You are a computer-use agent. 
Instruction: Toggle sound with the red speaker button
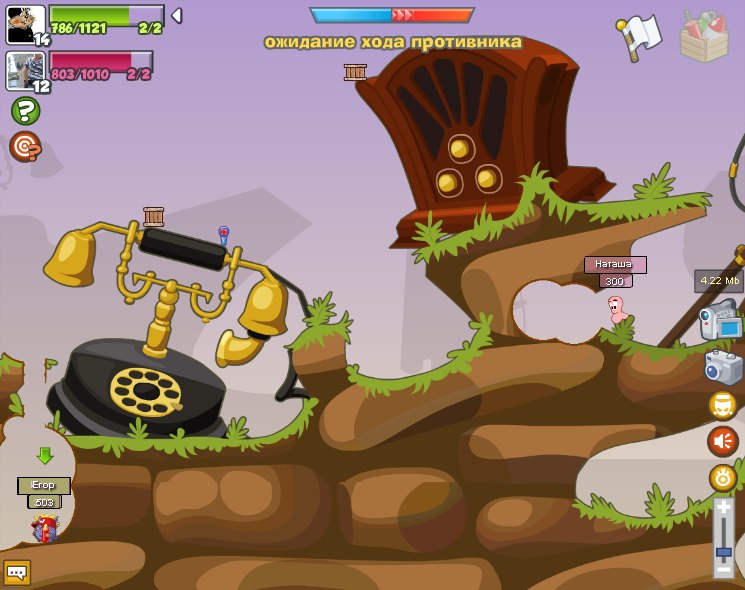(x=723, y=441)
